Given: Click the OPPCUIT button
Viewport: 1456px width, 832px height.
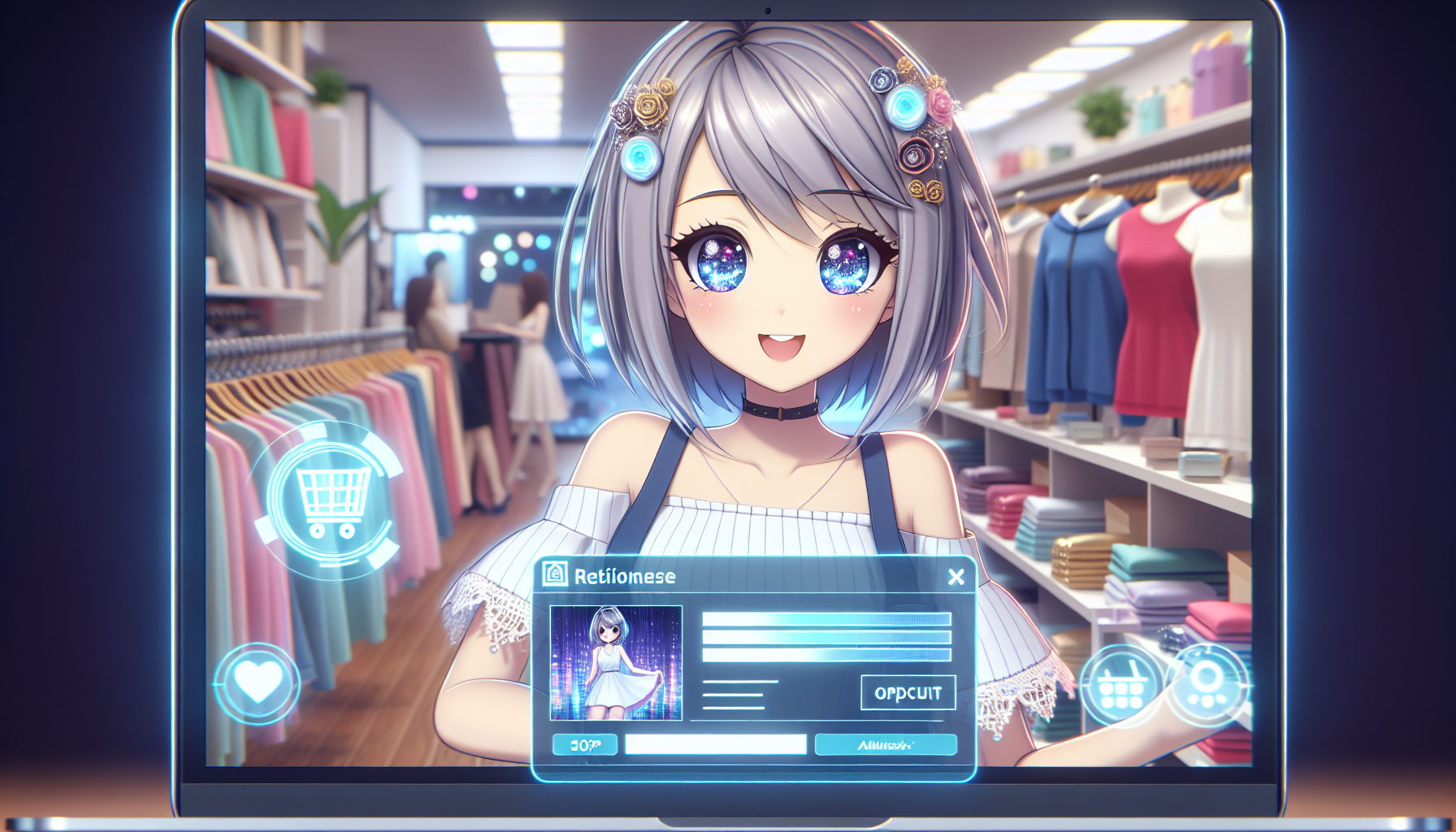Looking at the screenshot, I should point(908,693).
